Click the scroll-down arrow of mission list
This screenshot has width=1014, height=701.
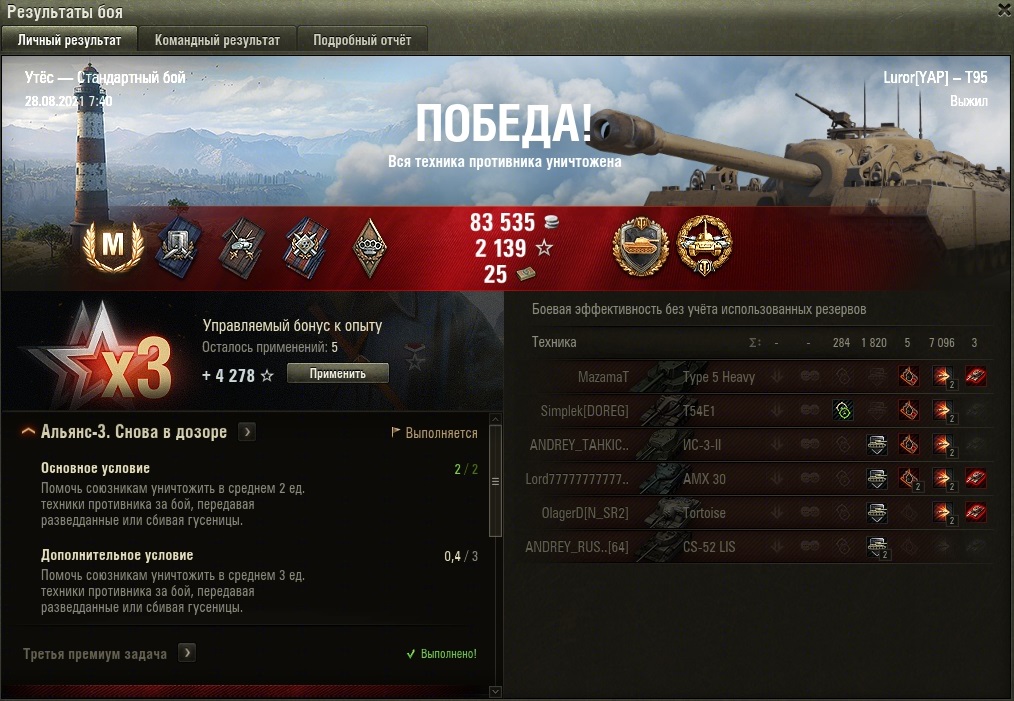[x=494, y=691]
